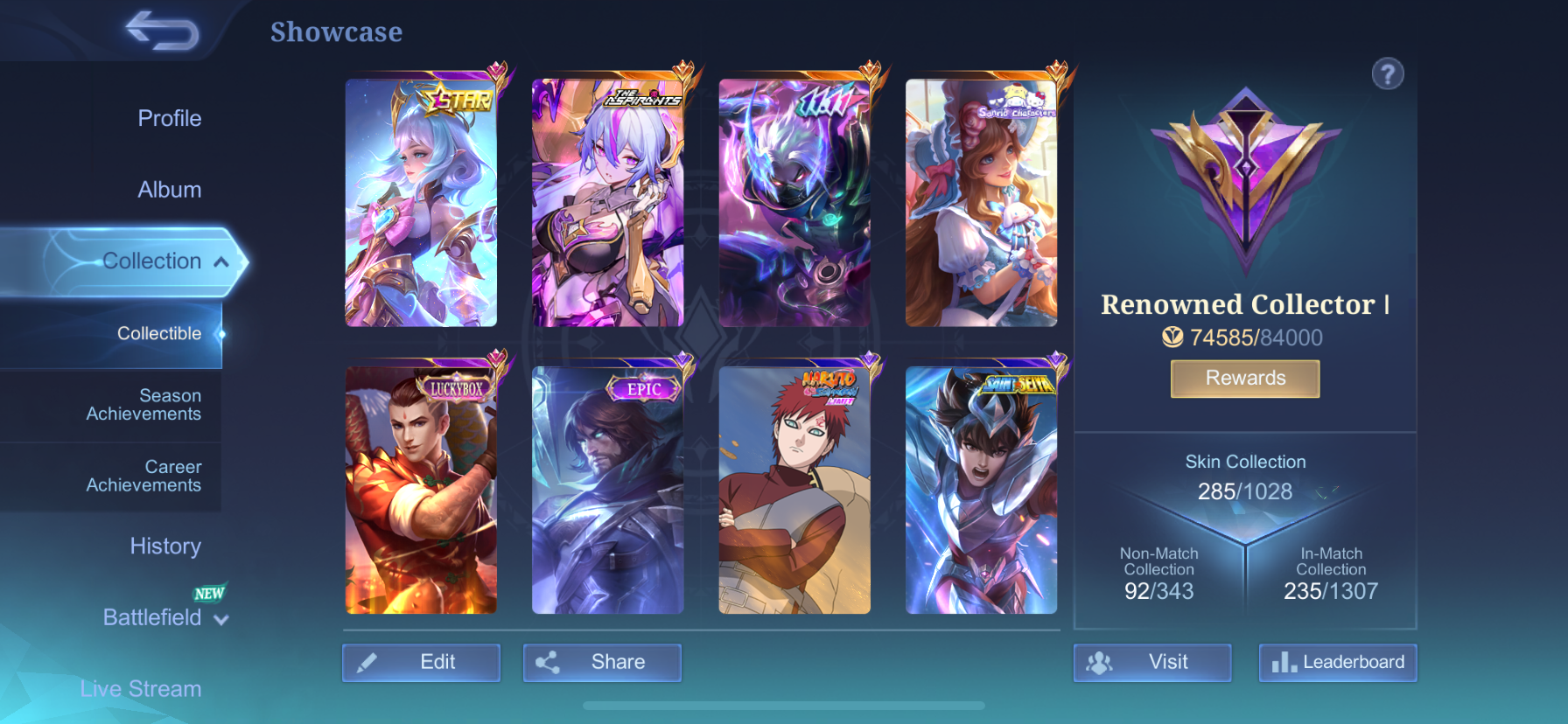Go back using the arrow button
1568x724 pixels.
point(163,31)
